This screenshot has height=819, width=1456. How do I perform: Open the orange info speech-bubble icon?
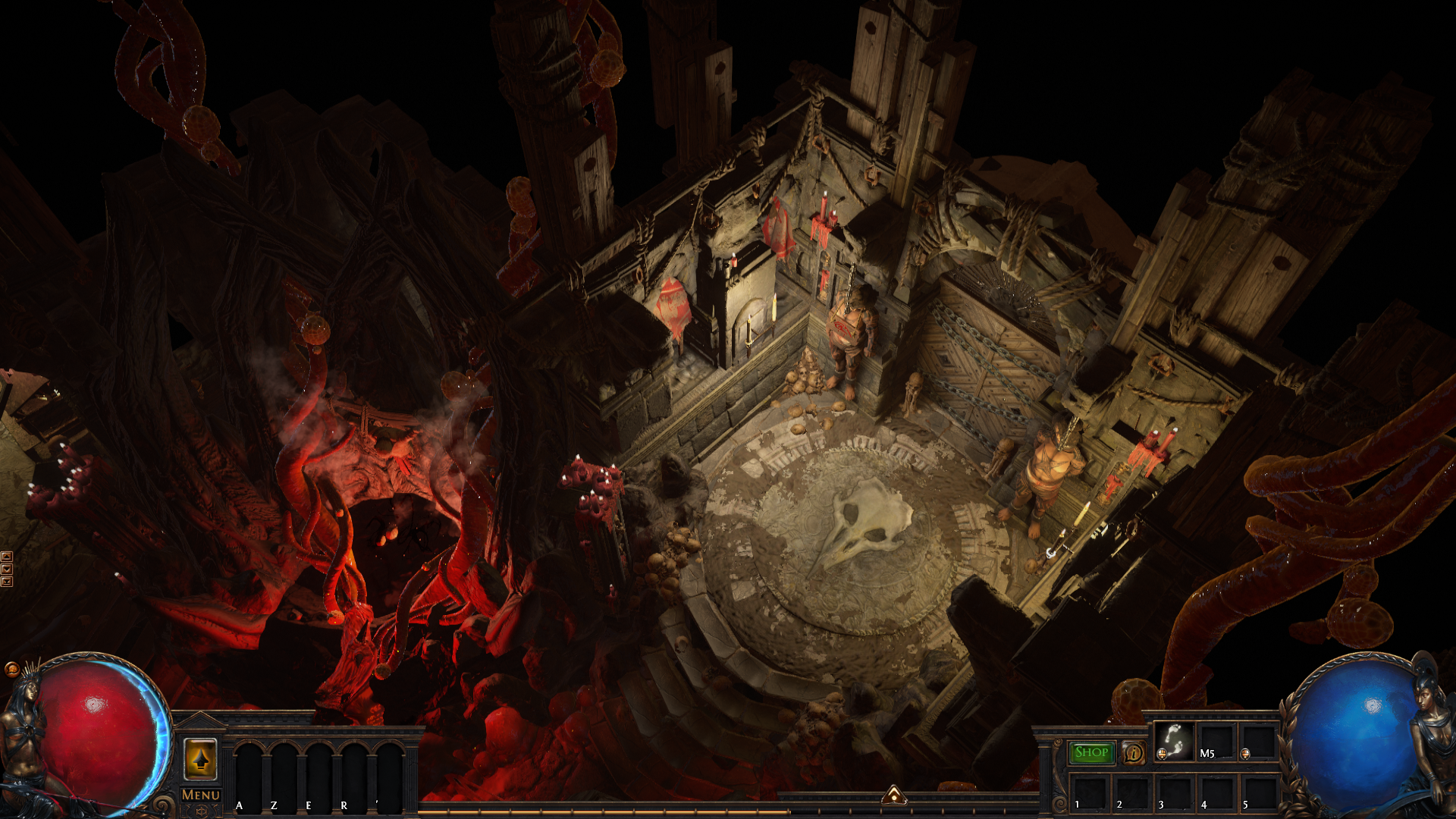click(1134, 753)
